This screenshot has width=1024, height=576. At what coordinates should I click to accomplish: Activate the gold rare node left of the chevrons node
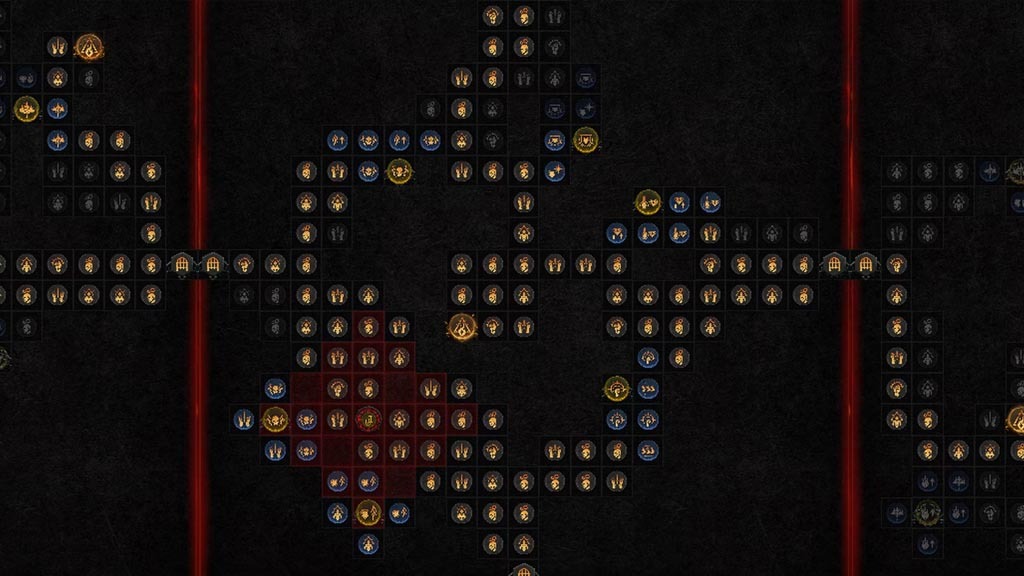coord(616,388)
